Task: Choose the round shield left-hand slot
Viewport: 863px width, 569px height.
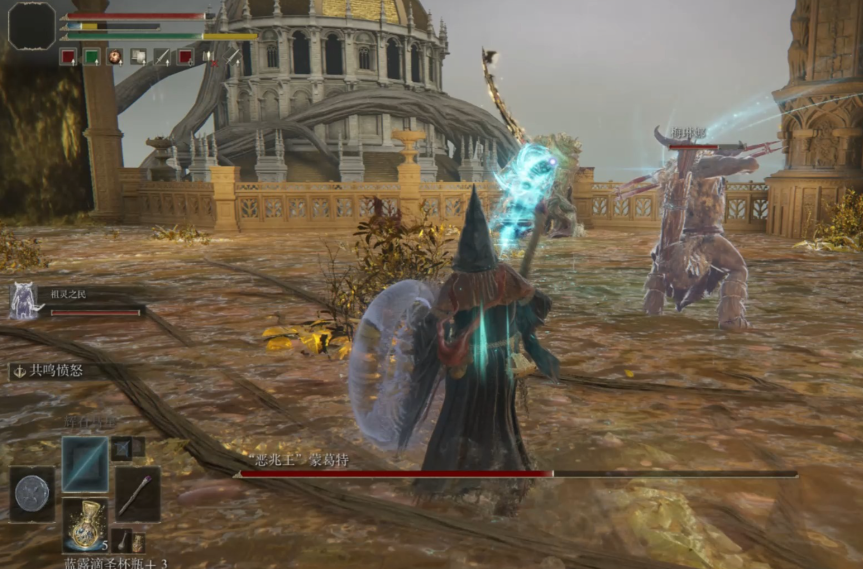Action: pos(32,494)
